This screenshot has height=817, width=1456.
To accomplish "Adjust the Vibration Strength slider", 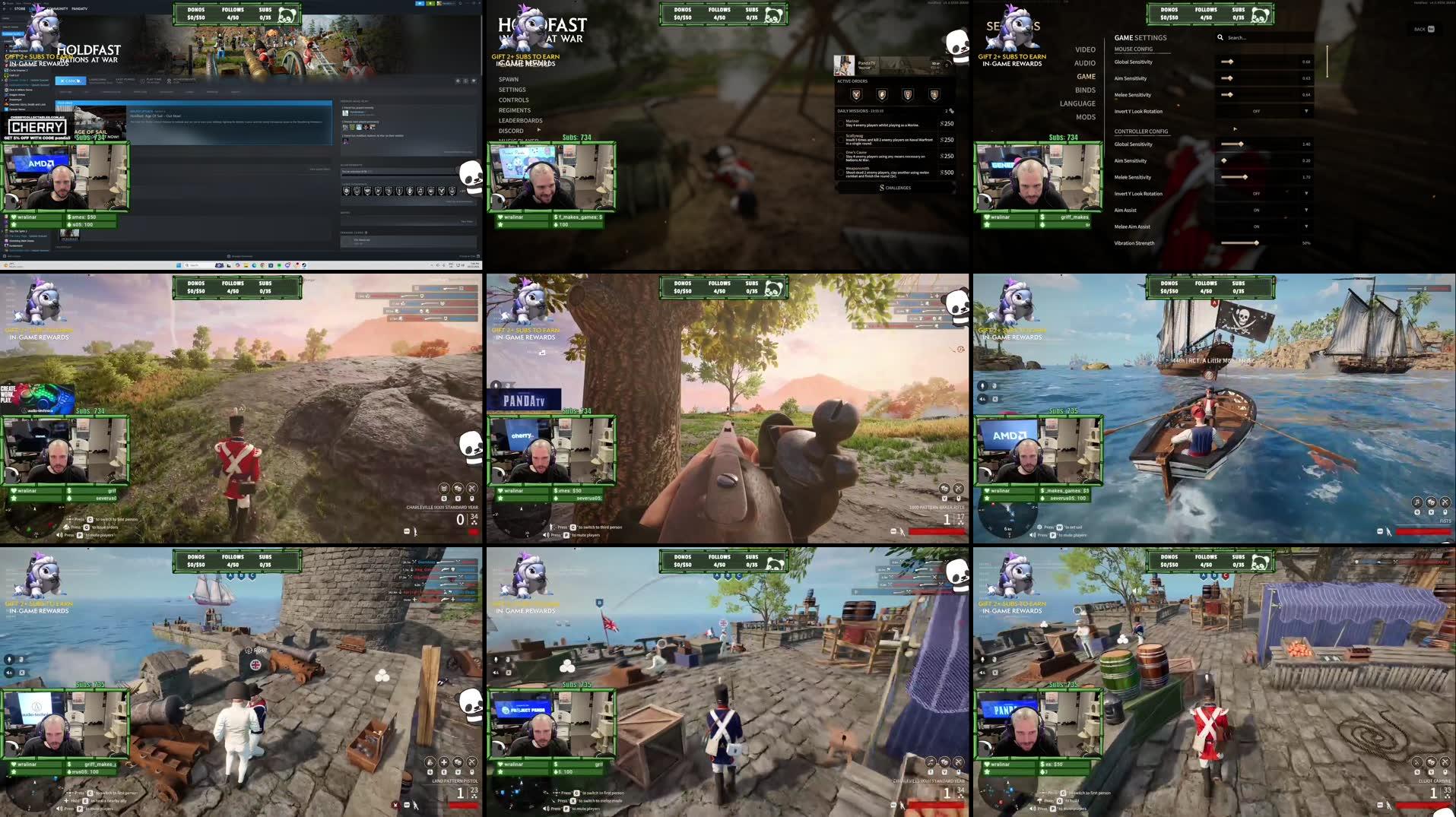I will pyautogui.click(x=1257, y=242).
